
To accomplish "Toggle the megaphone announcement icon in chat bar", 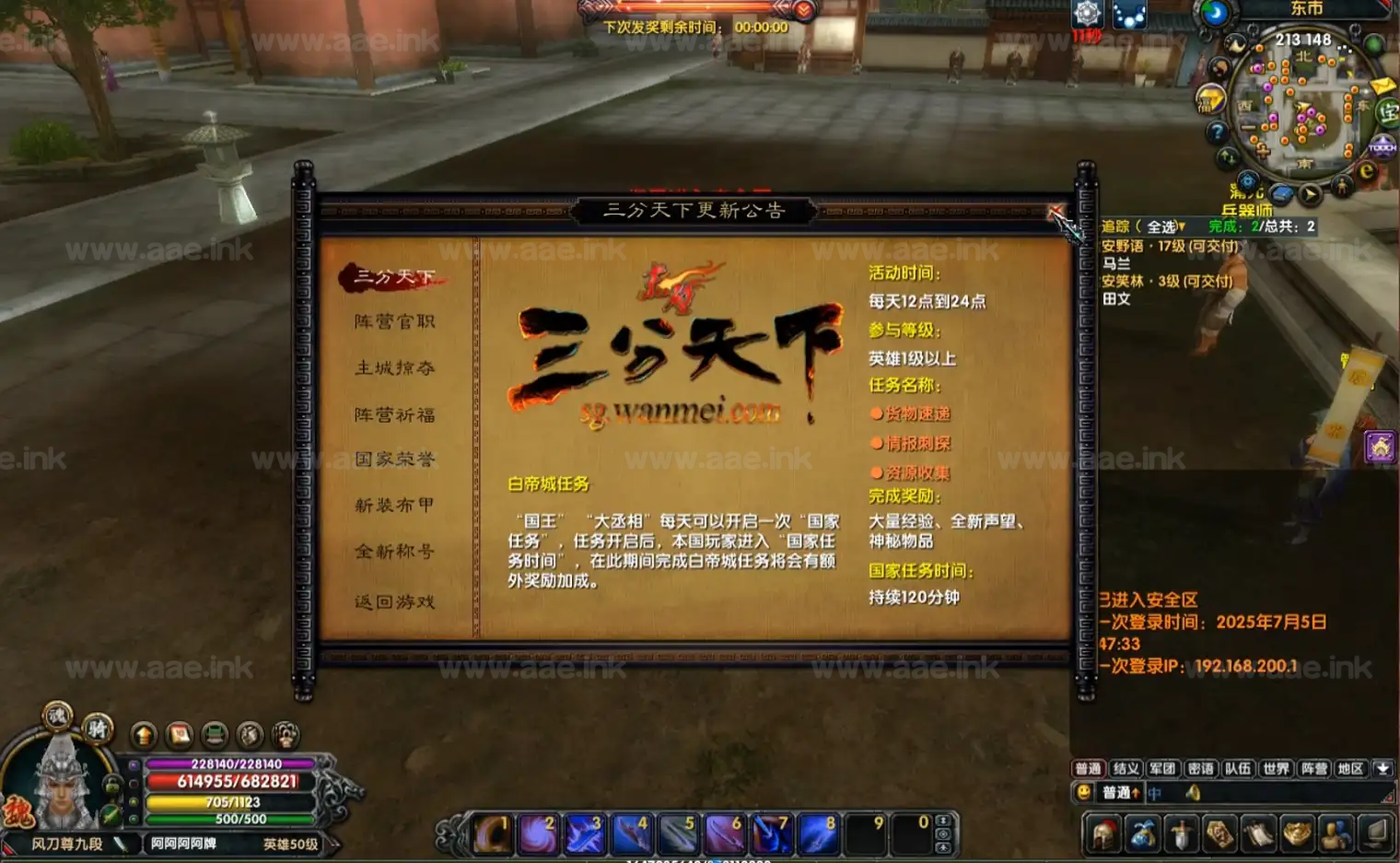I will pyautogui.click(x=1195, y=793).
